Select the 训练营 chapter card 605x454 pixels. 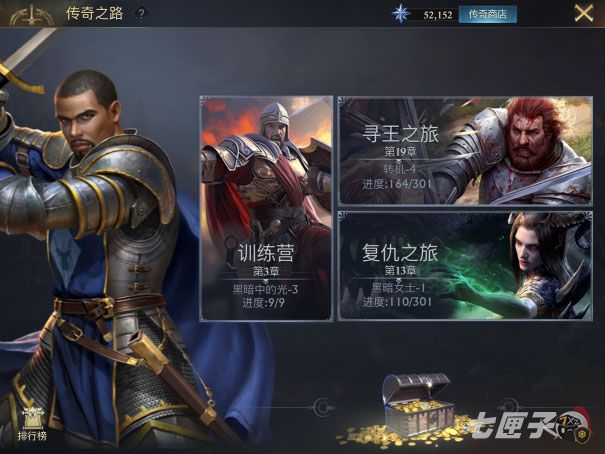(x=266, y=208)
